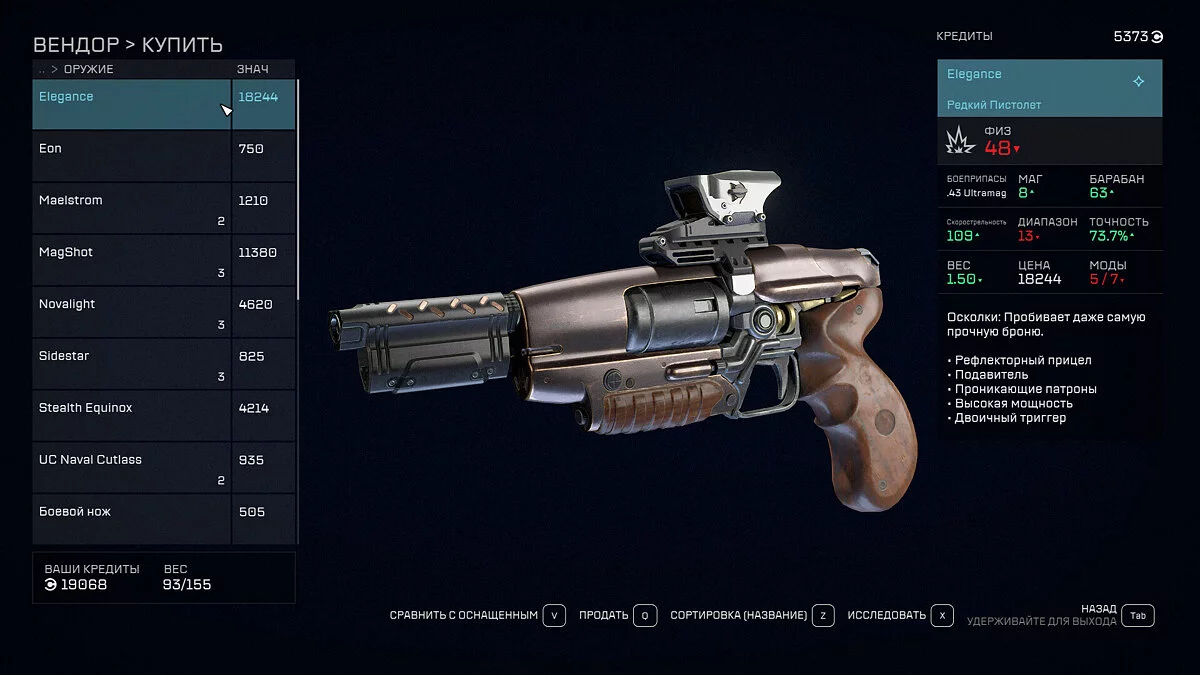Image resolution: width=1200 pixels, height=675 pixels.
Task: Click the star icon on Elegance card
Action: [x=1138, y=82]
